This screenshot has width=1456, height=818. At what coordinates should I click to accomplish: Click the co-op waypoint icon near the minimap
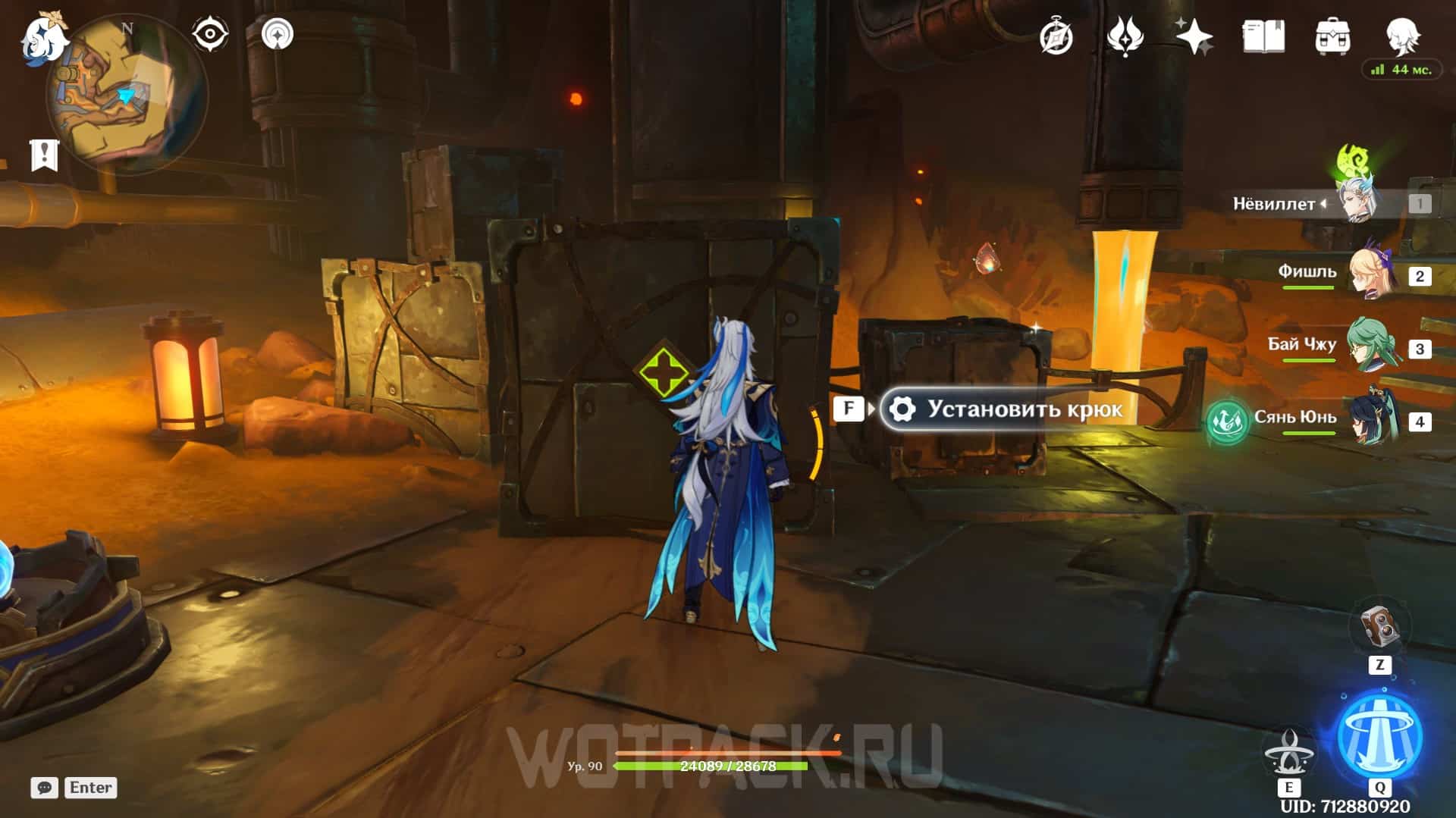[277, 34]
